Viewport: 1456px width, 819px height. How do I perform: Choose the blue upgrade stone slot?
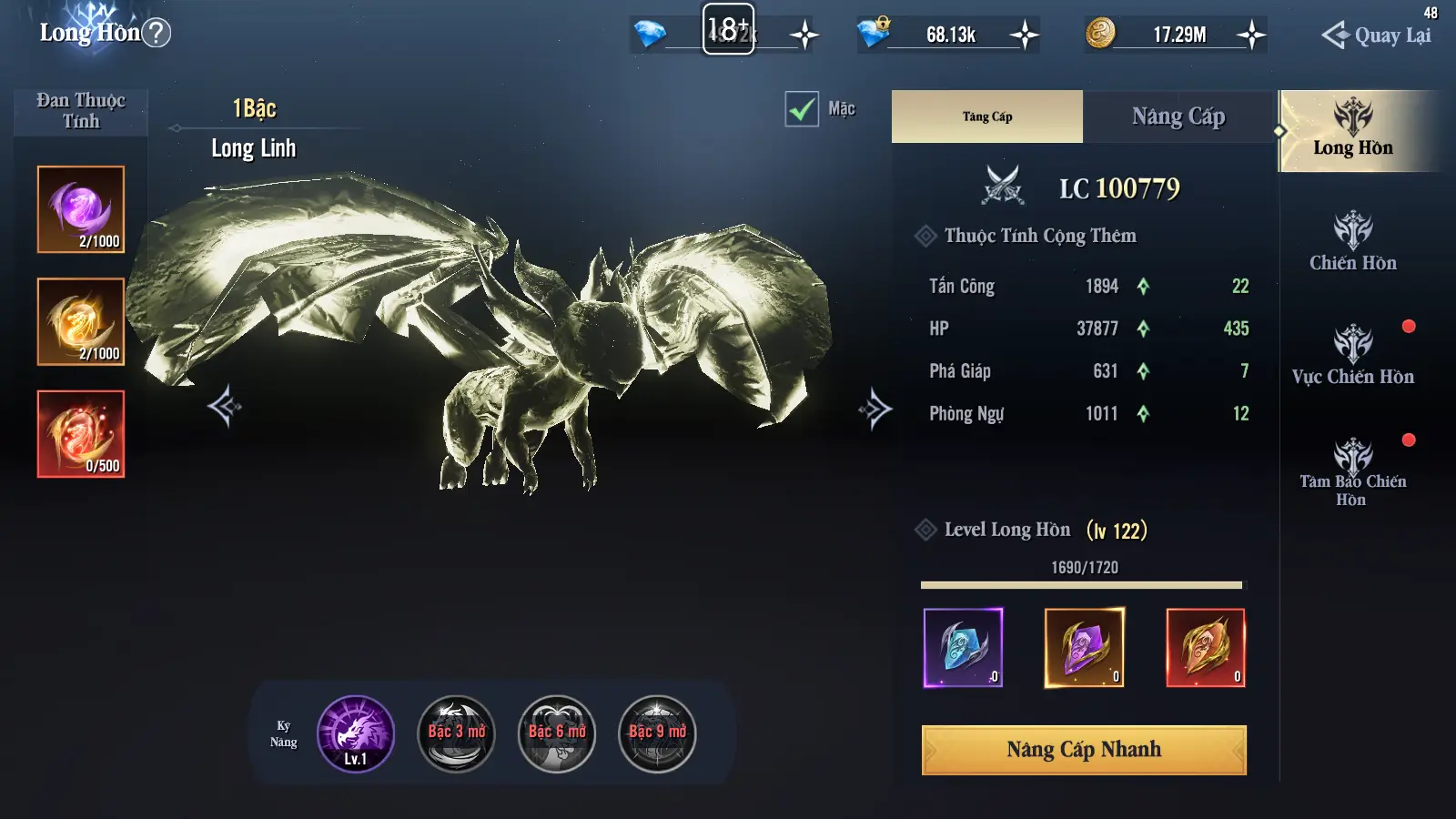[963, 647]
